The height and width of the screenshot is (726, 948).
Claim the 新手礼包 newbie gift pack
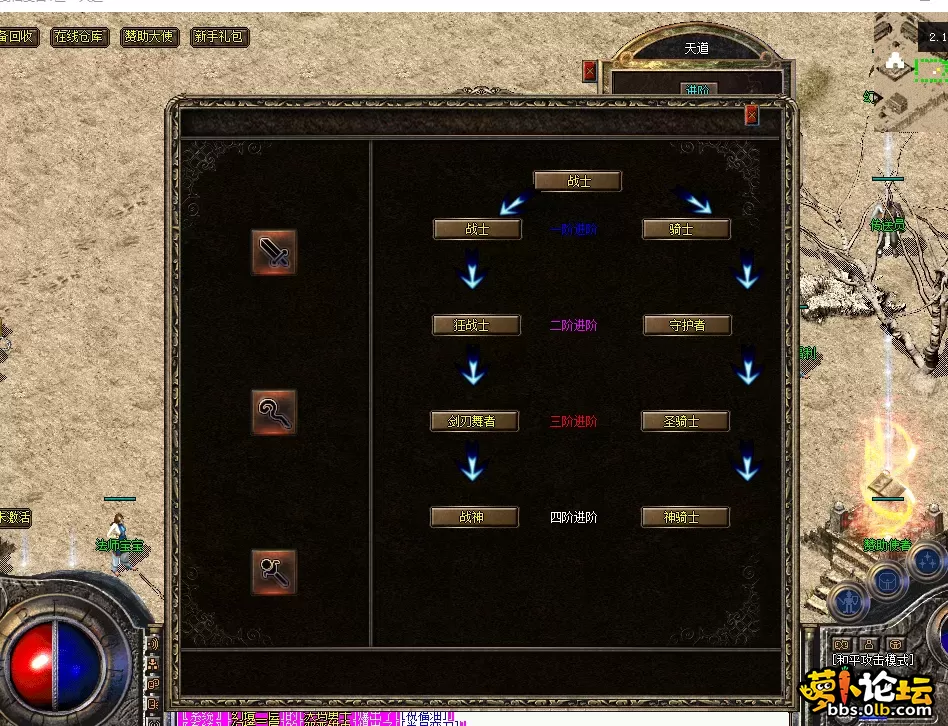pyautogui.click(x=219, y=37)
